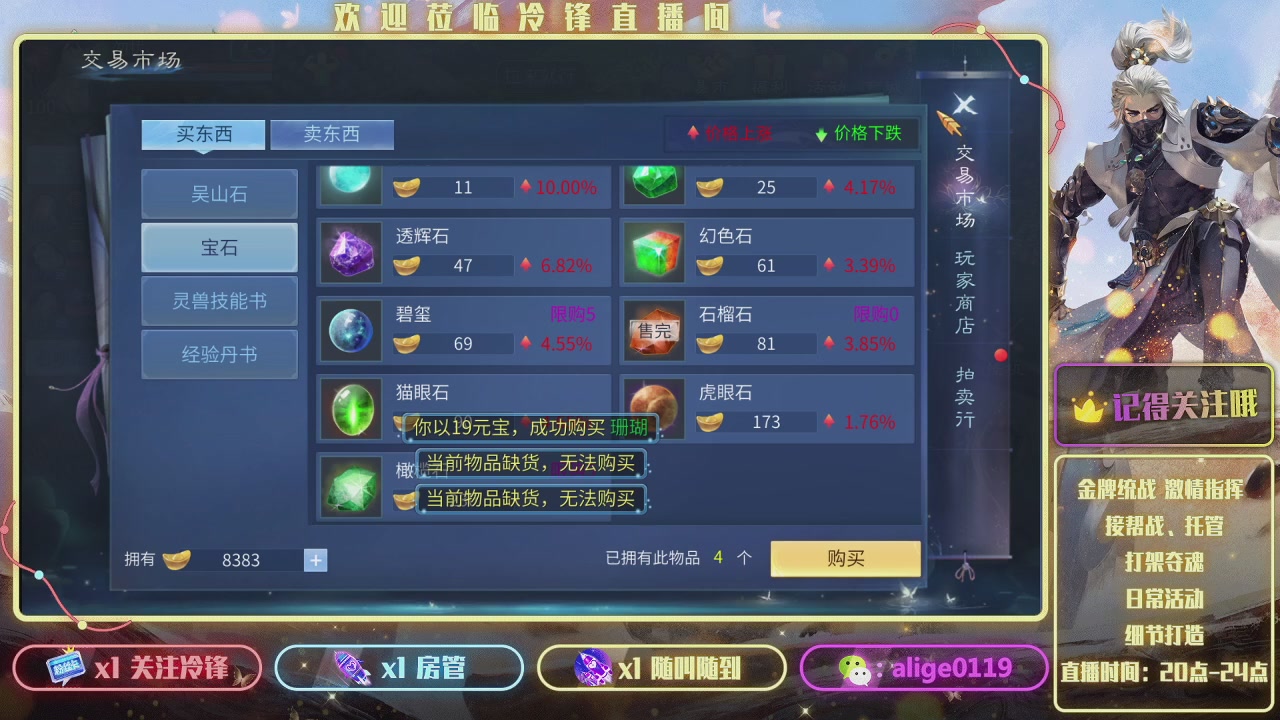Image resolution: width=1280 pixels, height=720 pixels.
Task: Click the 猫眼石 cat-eye gem icon
Action: (x=350, y=408)
